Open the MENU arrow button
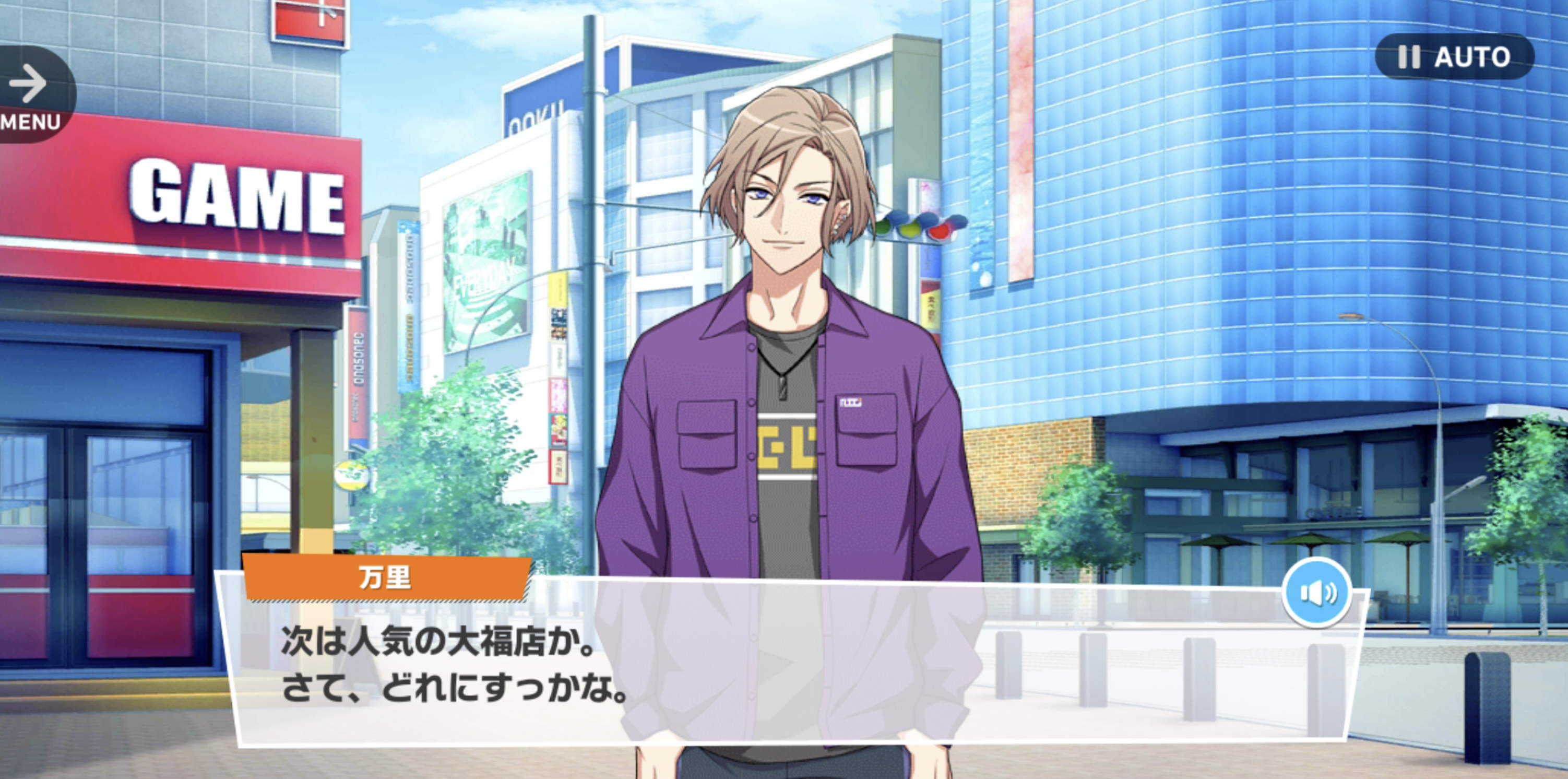This screenshot has height=779, width=1568. 30,95
